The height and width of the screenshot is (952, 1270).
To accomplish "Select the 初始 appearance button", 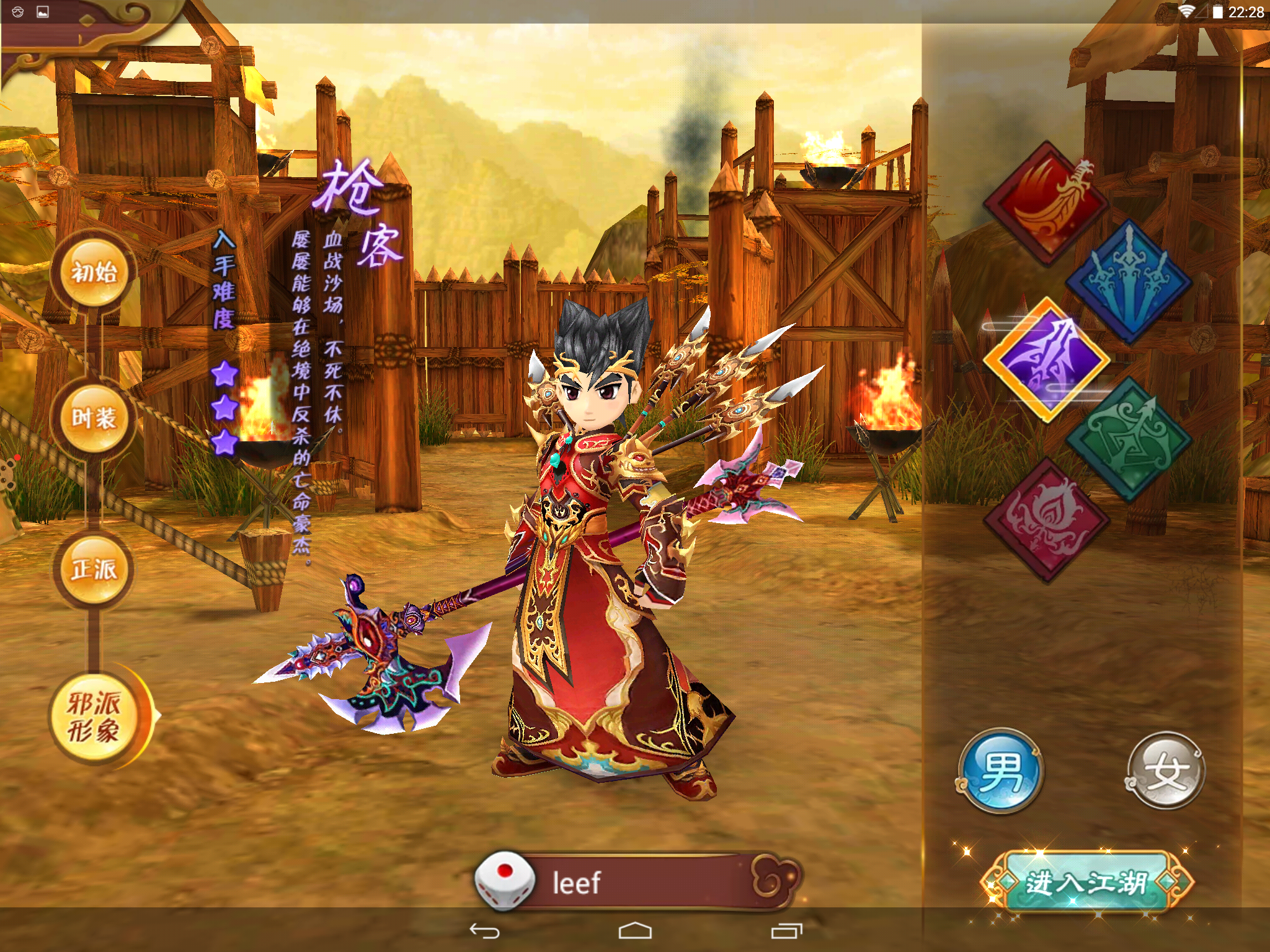I will (x=94, y=273).
